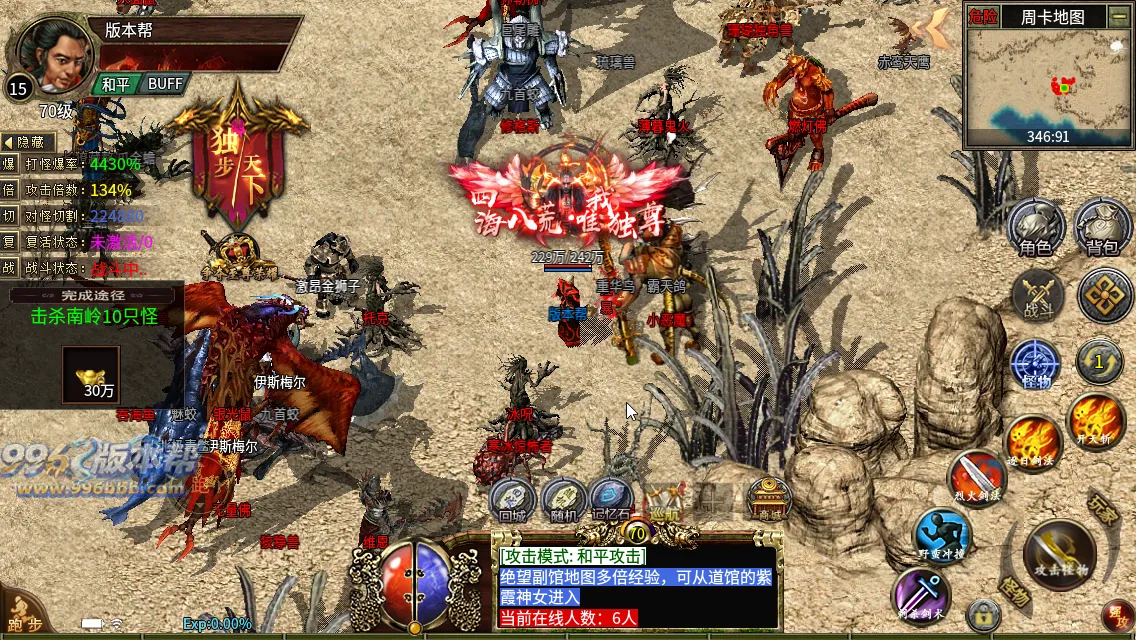Use the 回城 return-to-town stone
The image size is (1136, 640).
[513, 499]
